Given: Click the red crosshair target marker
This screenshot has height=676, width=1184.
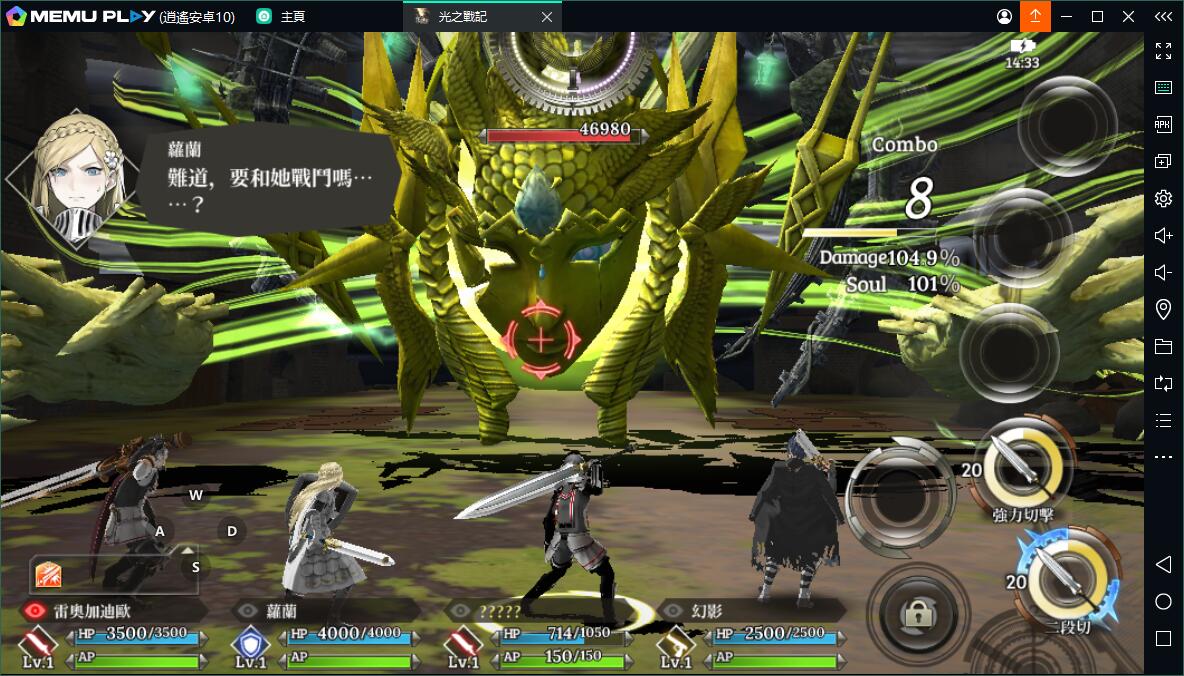Looking at the screenshot, I should 540,340.
